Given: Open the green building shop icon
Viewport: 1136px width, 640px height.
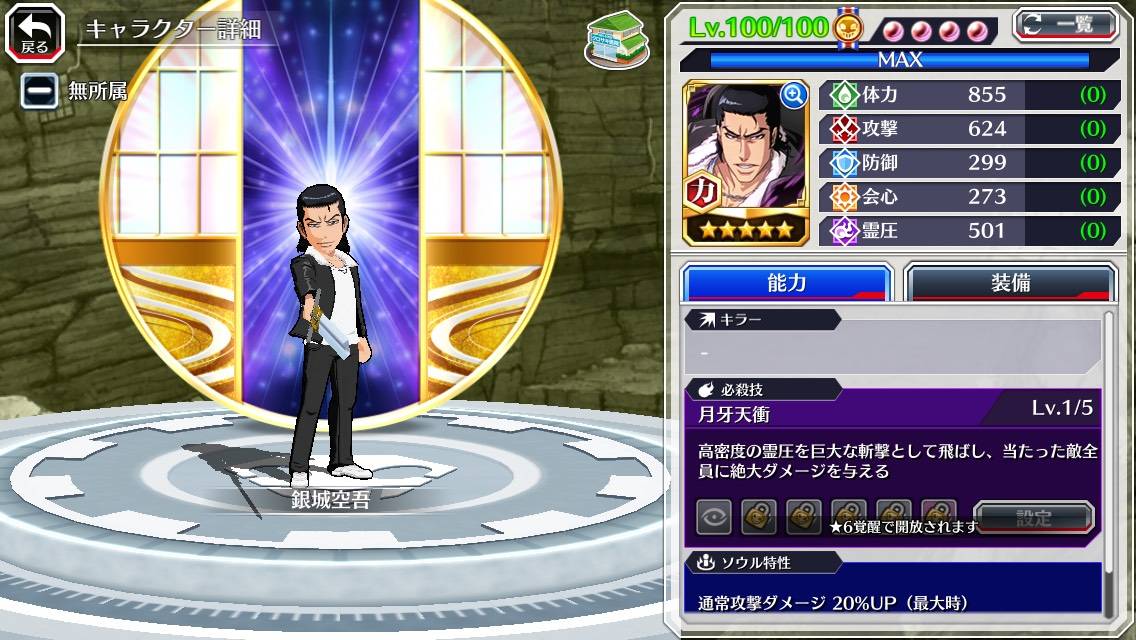Looking at the screenshot, I should (x=617, y=38).
